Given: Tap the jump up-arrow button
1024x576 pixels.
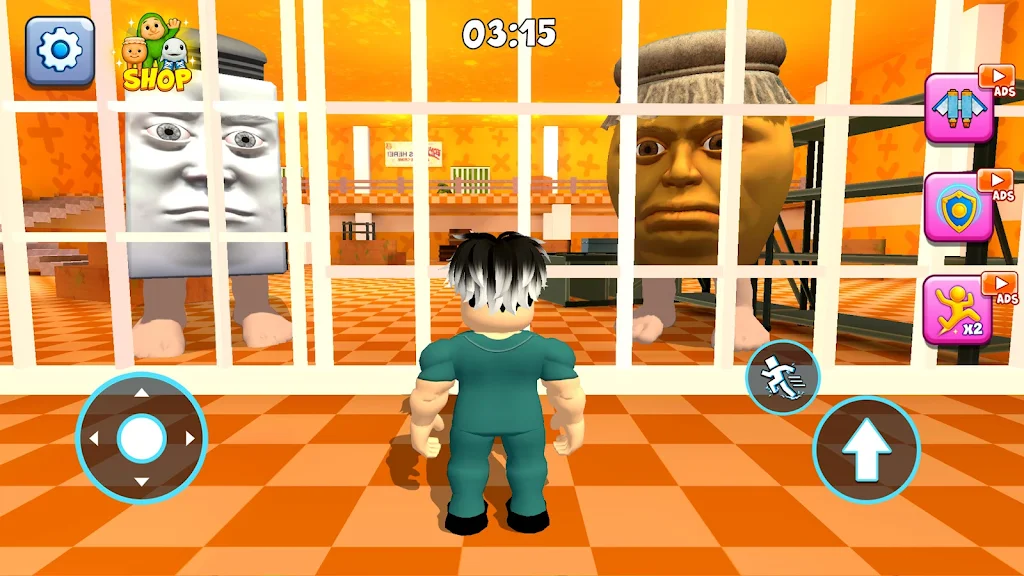Looking at the screenshot, I should (x=865, y=449).
